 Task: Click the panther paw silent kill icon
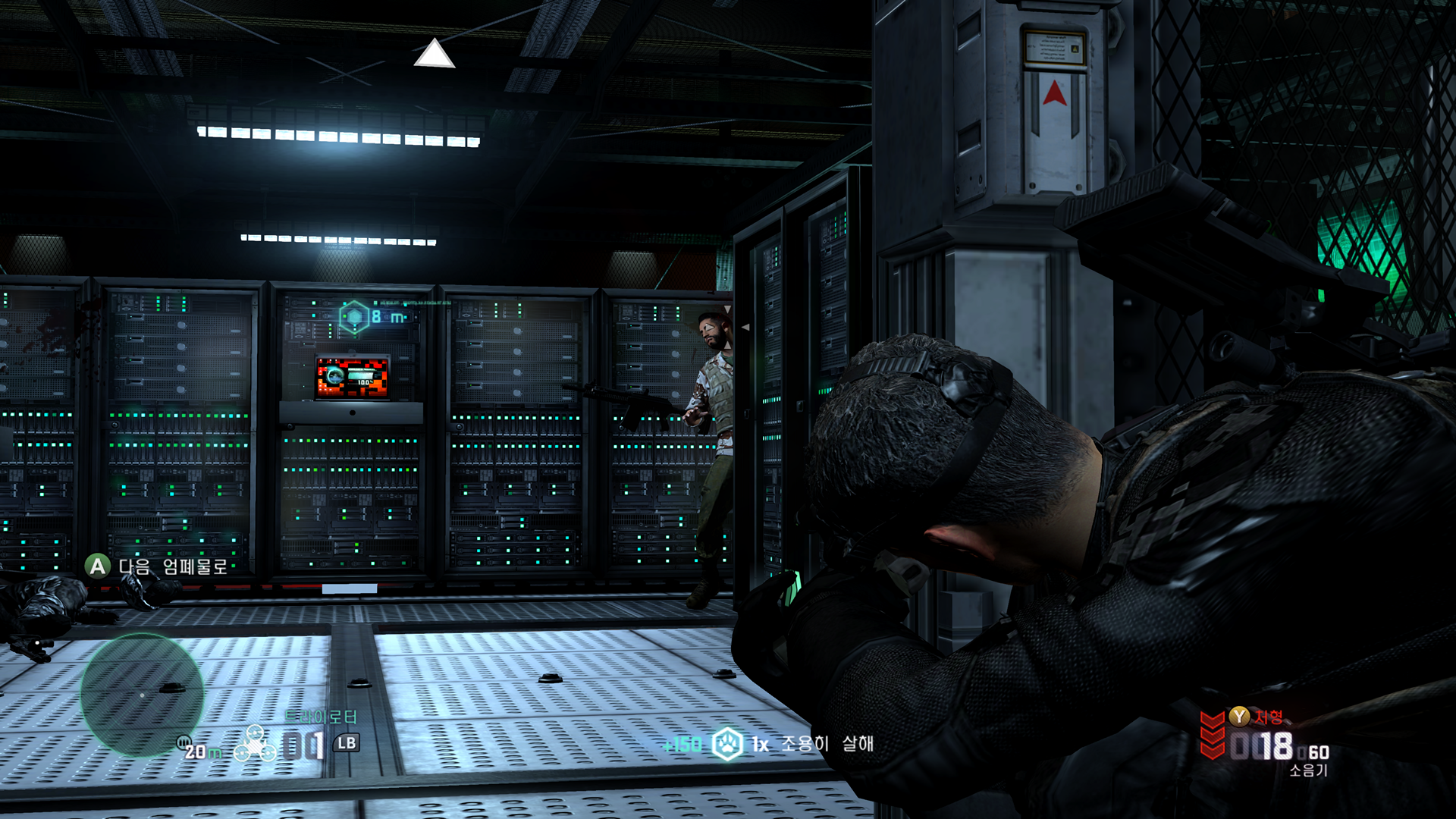[x=727, y=744]
